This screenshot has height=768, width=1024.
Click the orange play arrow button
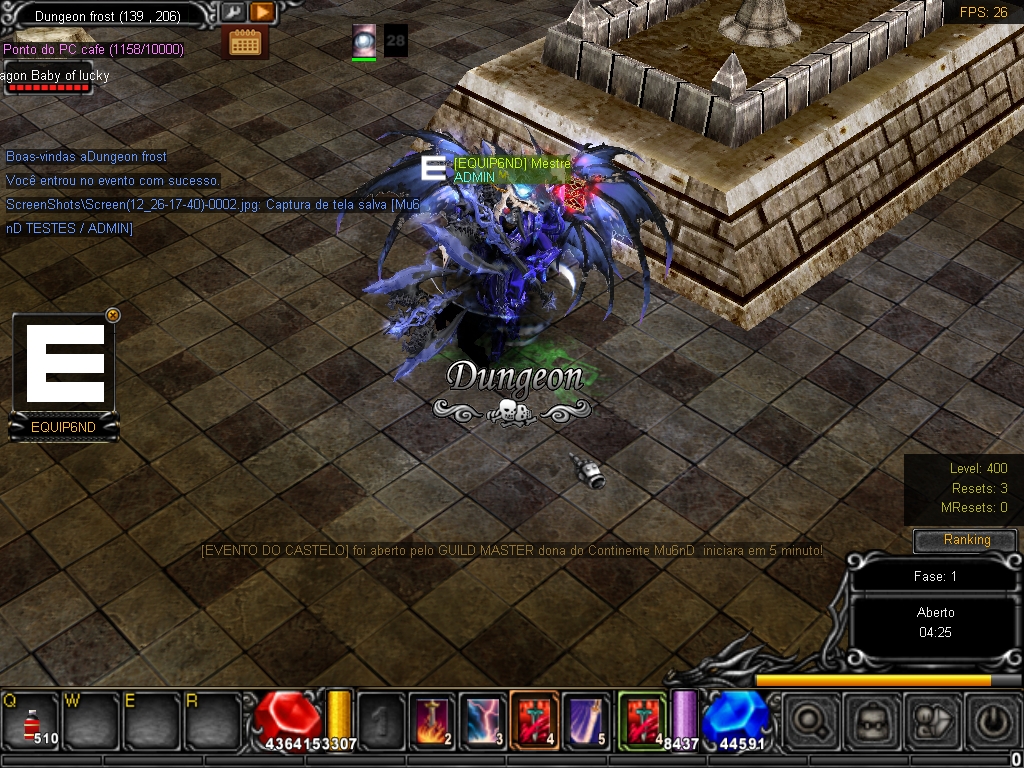[x=261, y=13]
